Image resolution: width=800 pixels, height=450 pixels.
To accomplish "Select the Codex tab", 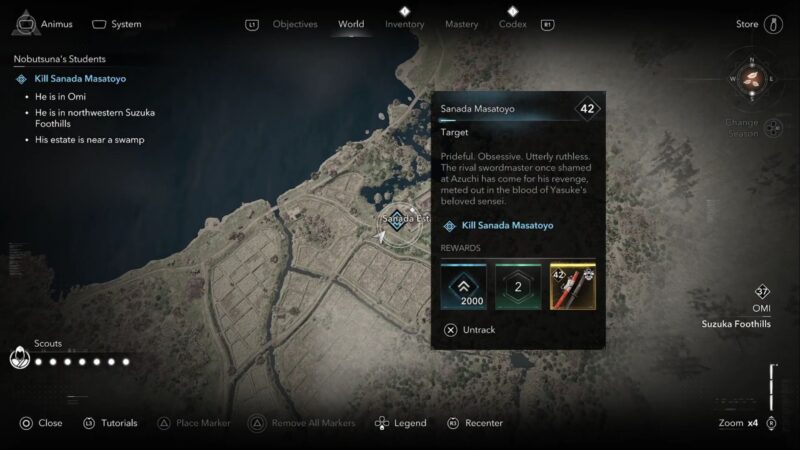I will tap(512, 24).
